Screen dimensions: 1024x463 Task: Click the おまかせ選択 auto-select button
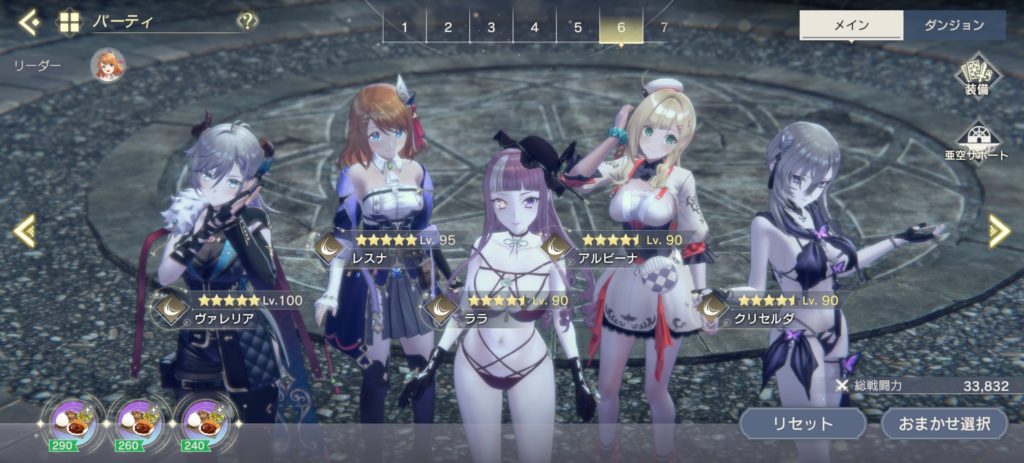tap(943, 423)
